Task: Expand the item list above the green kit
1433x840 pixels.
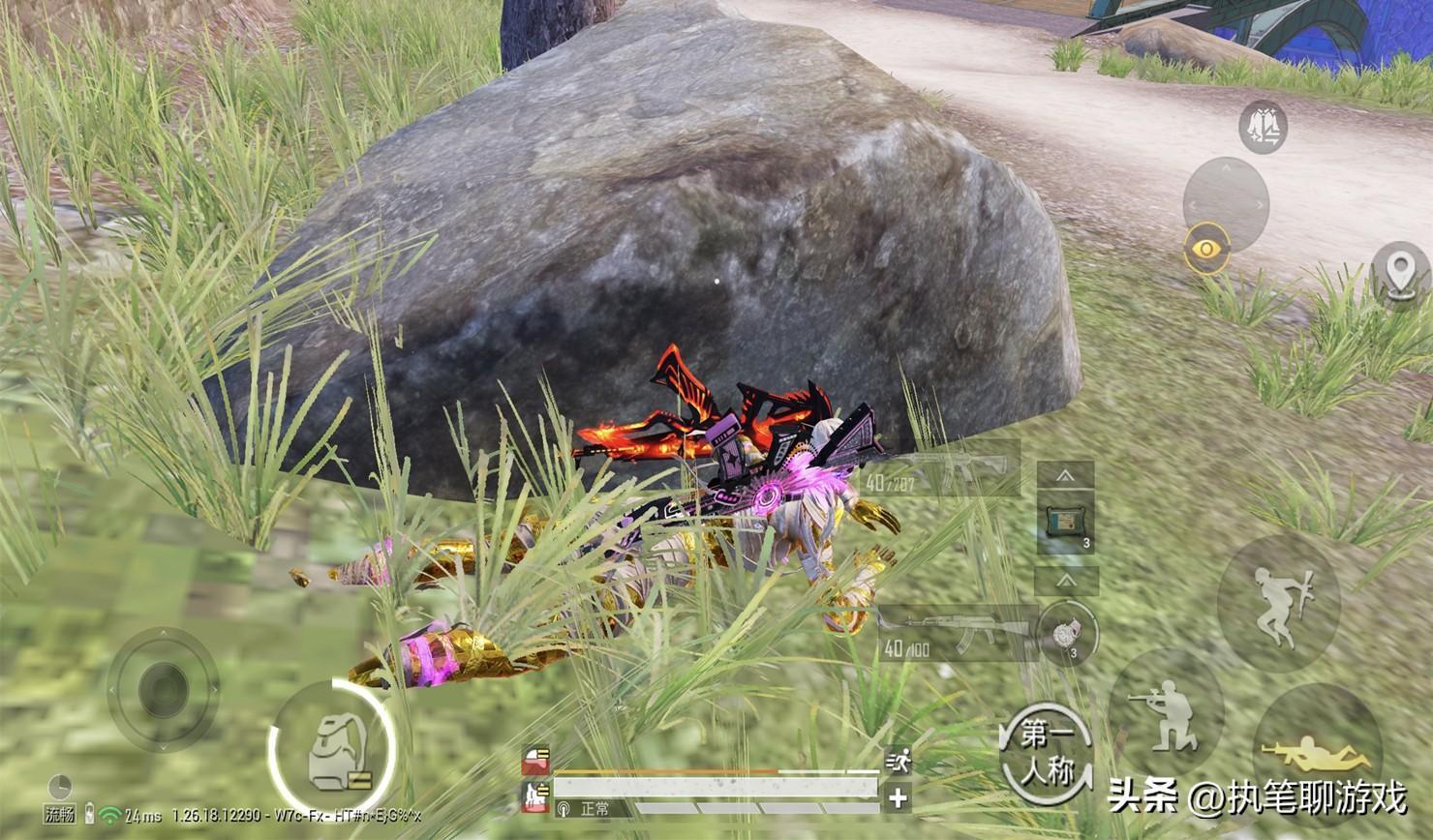Action: [1066, 475]
